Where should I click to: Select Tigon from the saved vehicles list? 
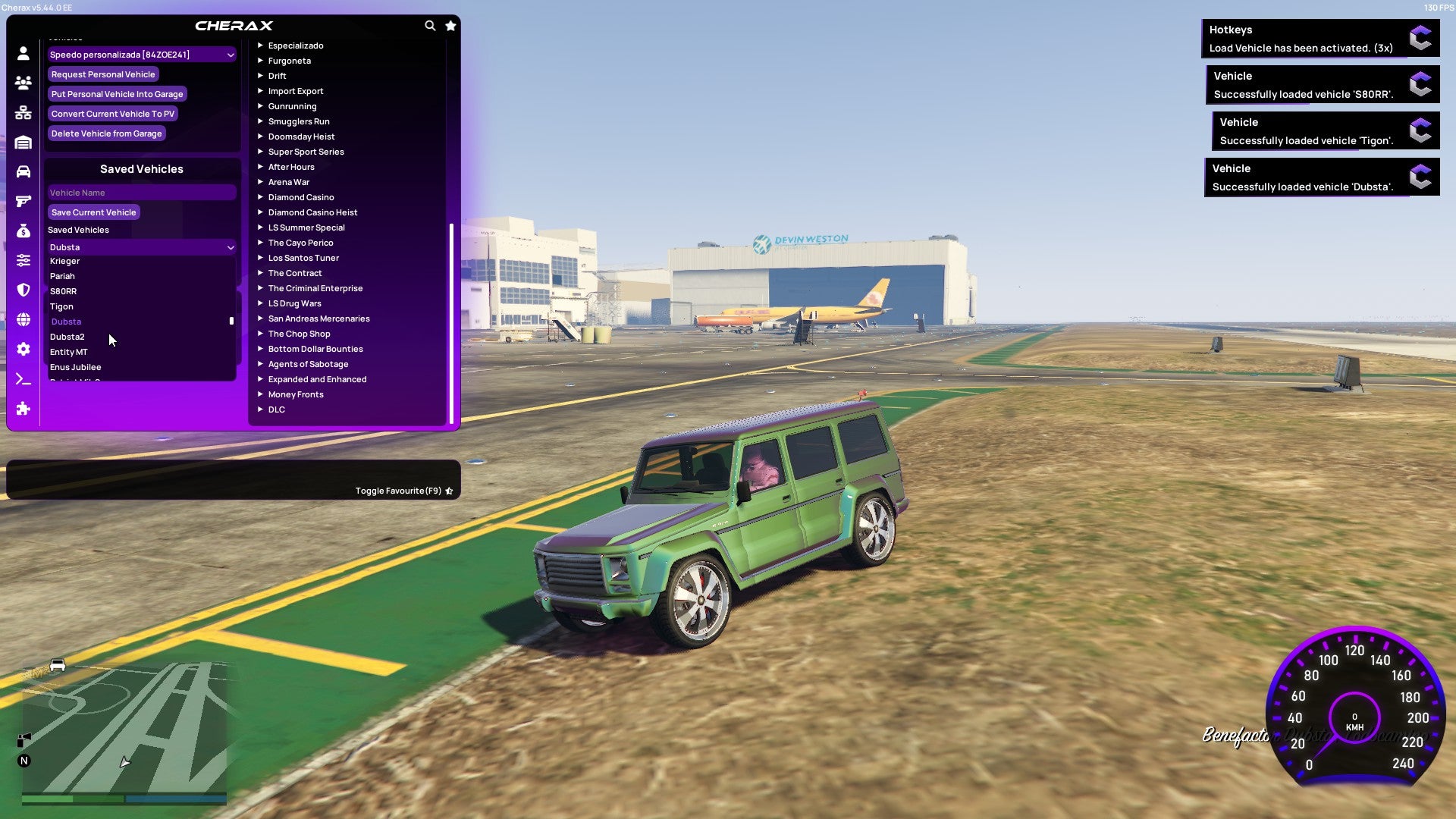click(x=62, y=306)
